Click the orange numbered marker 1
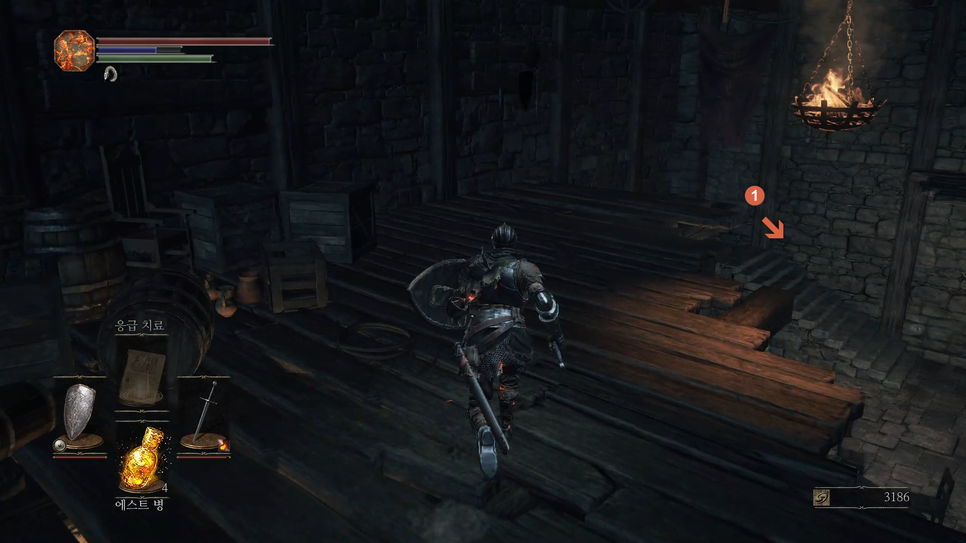The image size is (966, 543). [x=756, y=196]
